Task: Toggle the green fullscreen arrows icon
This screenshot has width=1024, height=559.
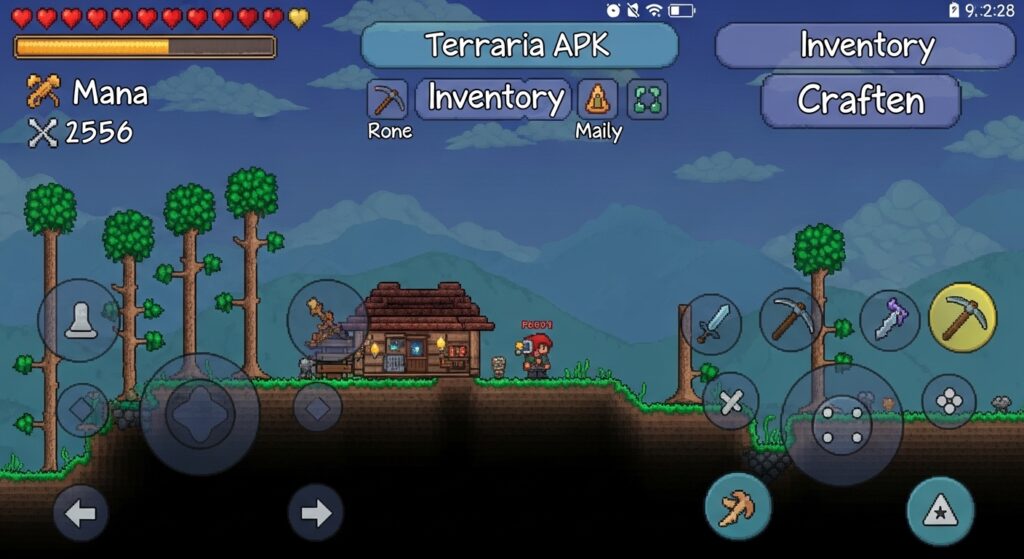Action: click(647, 99)
